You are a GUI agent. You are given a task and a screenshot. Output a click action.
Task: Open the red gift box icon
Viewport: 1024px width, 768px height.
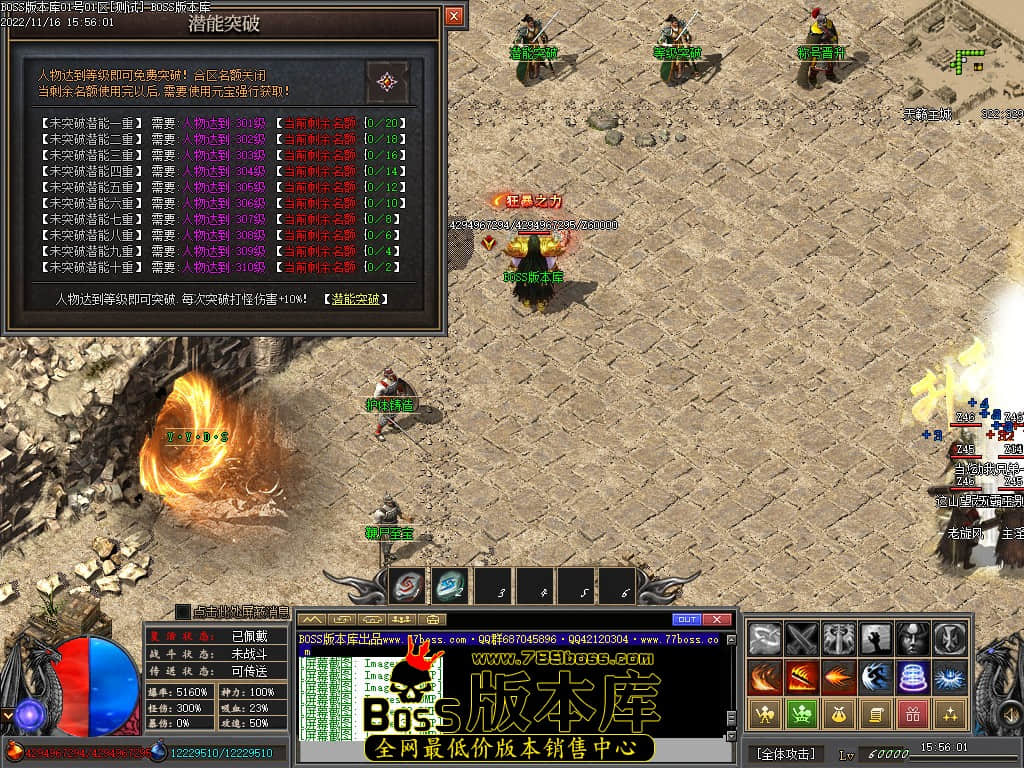pos(913,714)
